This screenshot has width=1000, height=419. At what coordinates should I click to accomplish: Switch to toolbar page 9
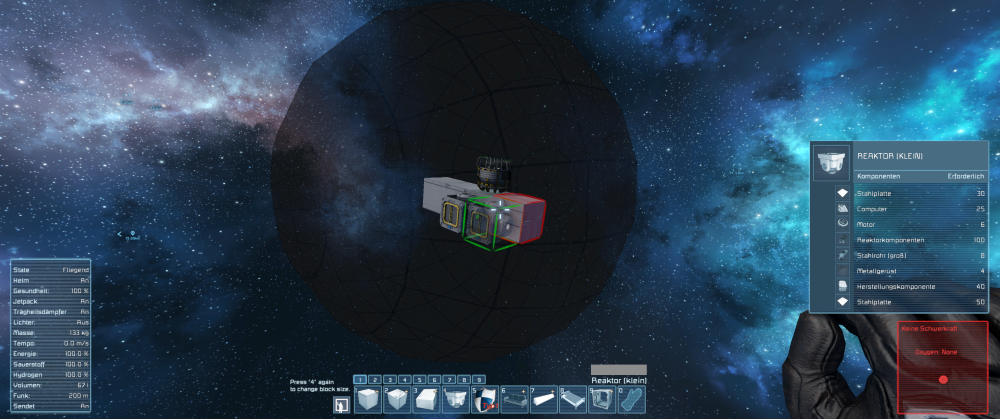coord(479,380)
